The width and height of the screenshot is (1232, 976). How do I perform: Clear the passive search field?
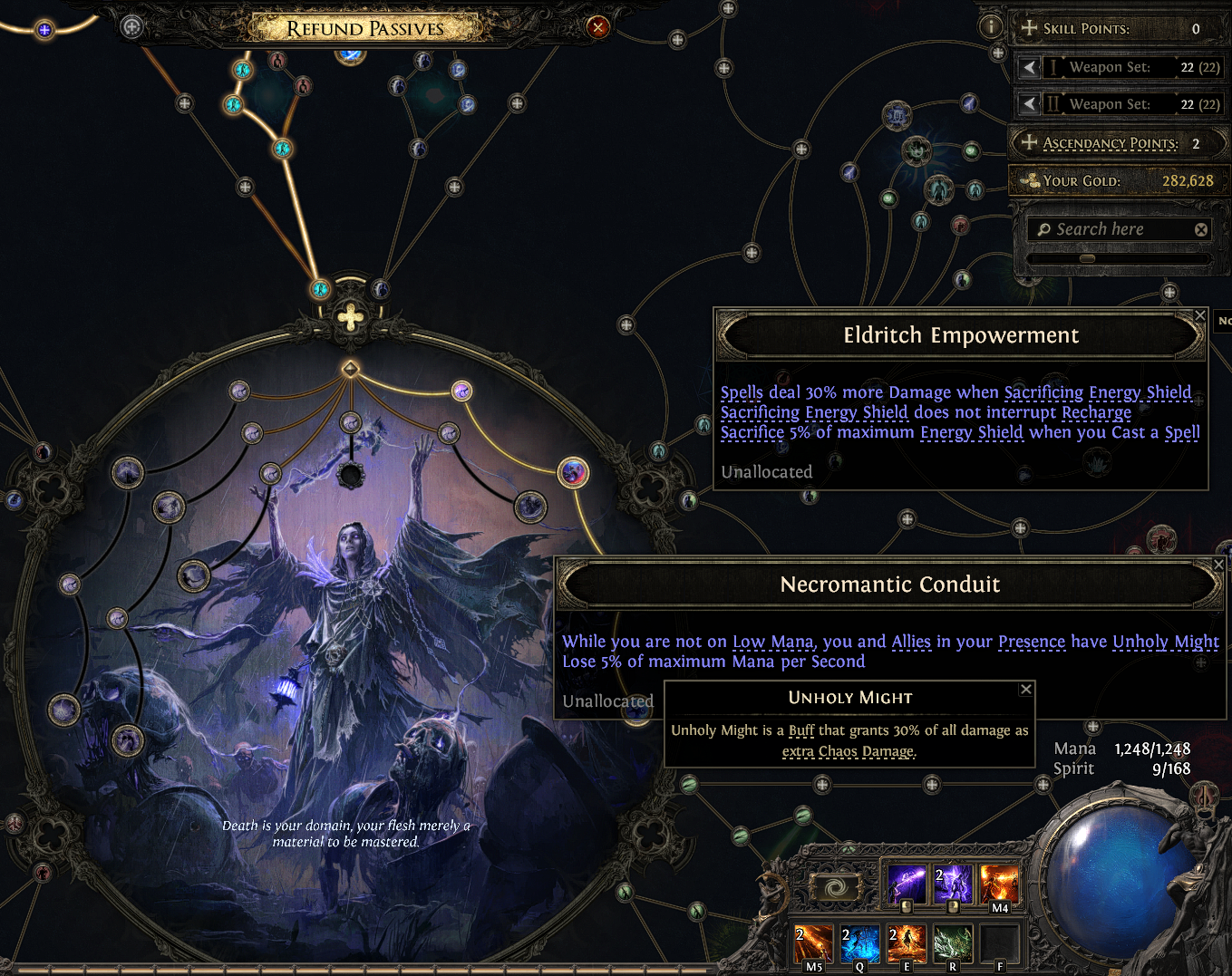[x=1201, y=230]
